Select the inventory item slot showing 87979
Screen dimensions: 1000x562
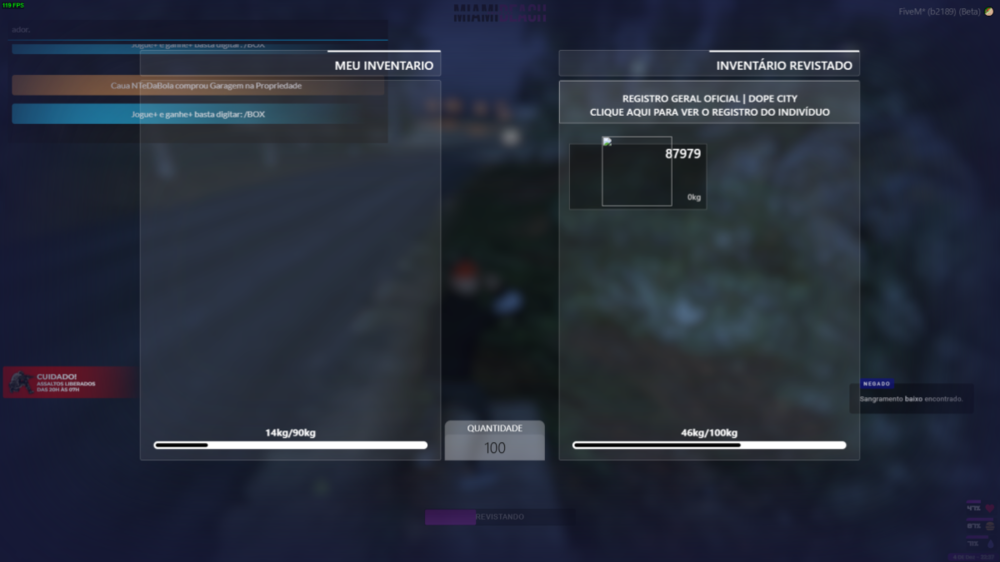[x=637, y=176]
